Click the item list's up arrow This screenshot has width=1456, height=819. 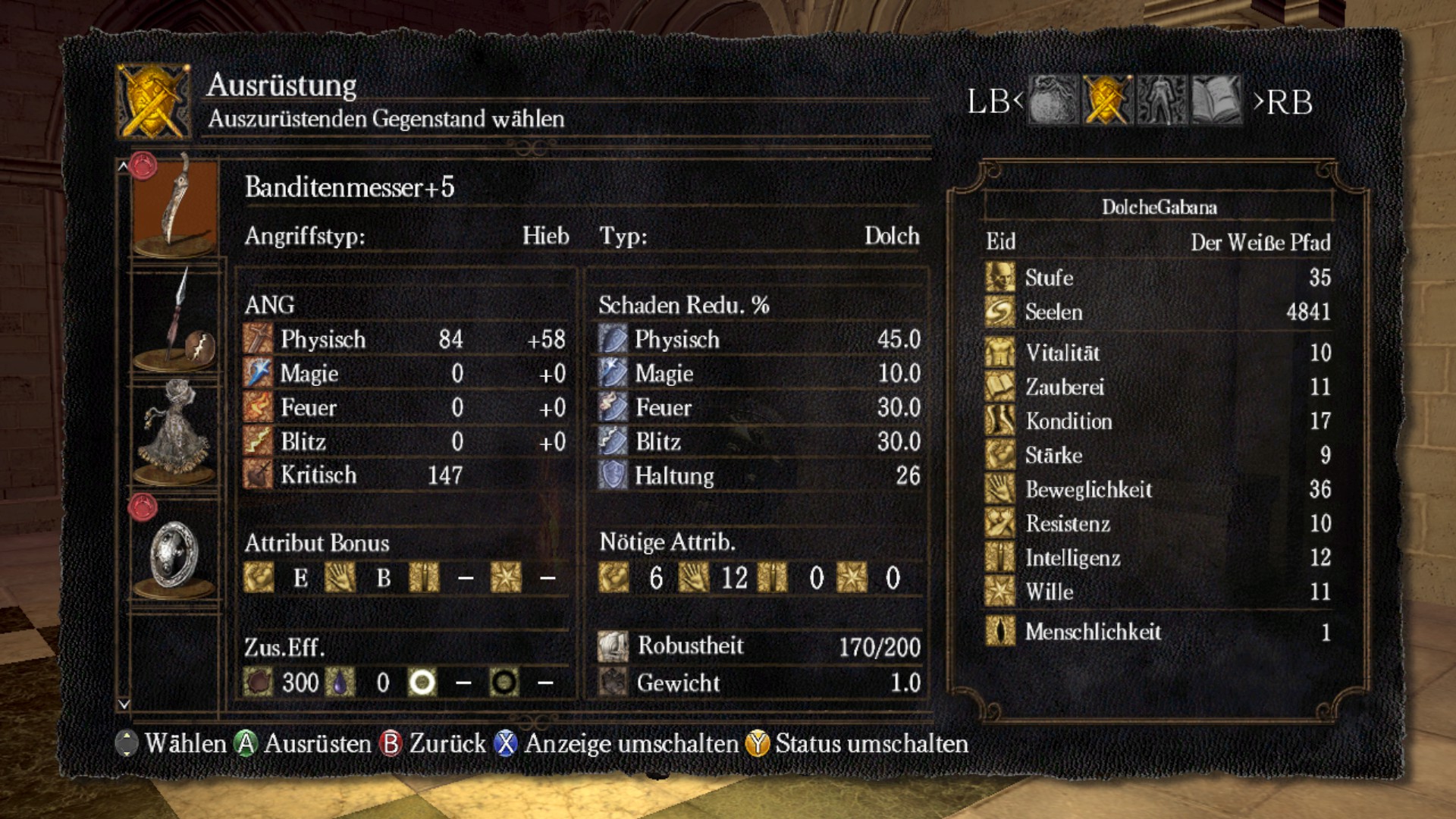pyautogui.click(x=124, y=166)
